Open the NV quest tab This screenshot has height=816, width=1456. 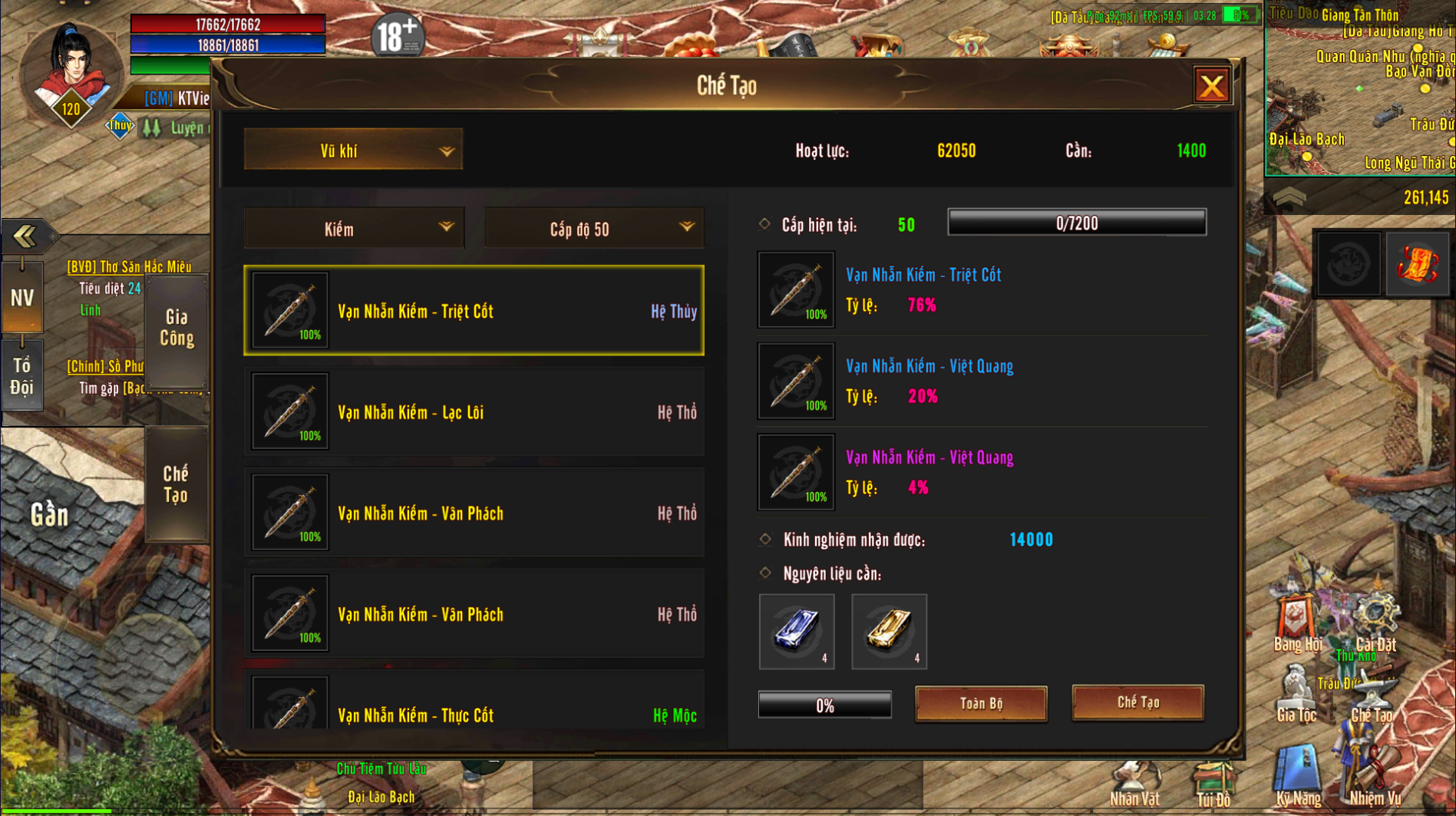click(22, 298)
